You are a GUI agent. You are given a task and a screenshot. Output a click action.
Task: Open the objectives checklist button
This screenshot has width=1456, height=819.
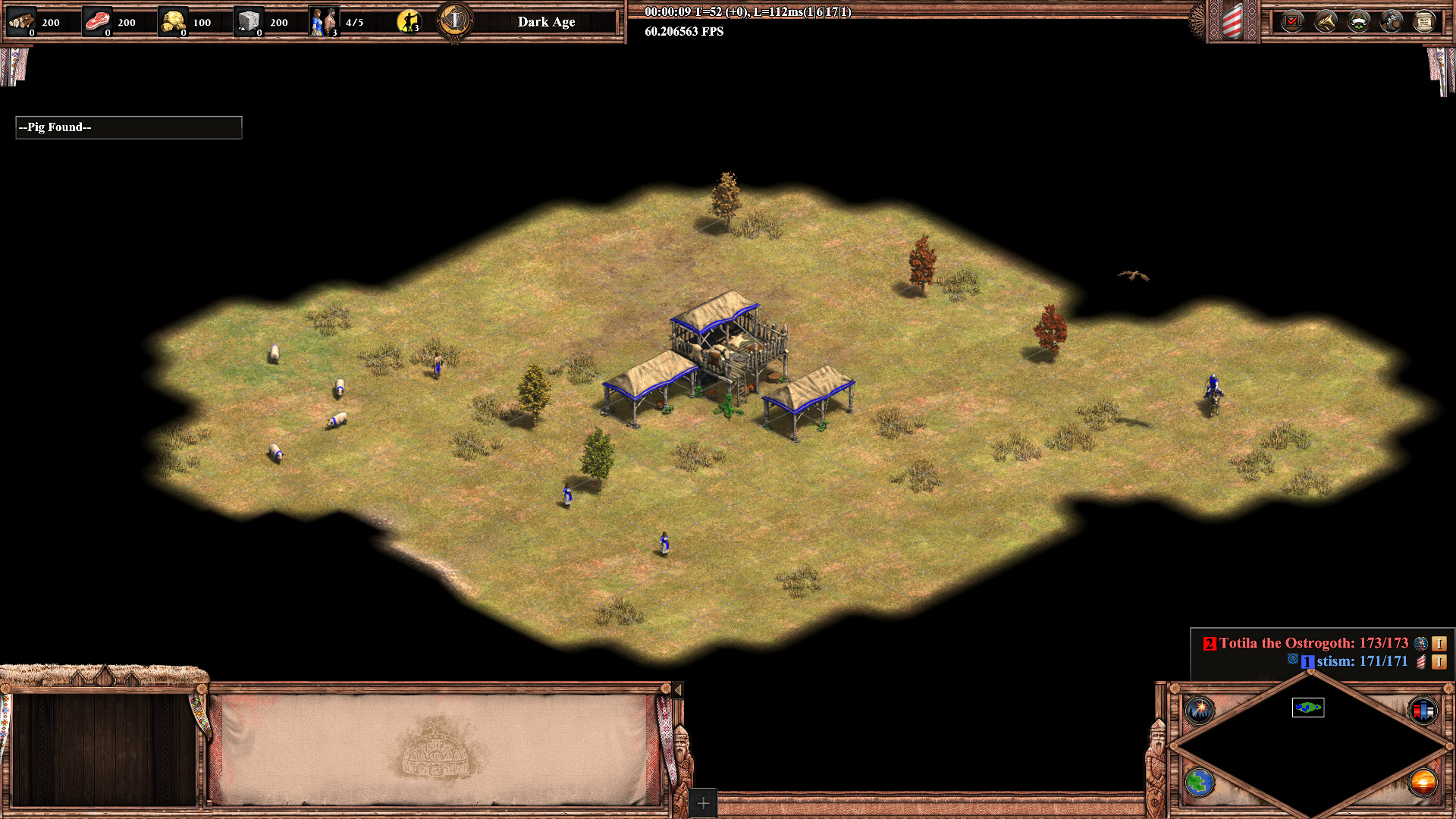click(1292, 21)
